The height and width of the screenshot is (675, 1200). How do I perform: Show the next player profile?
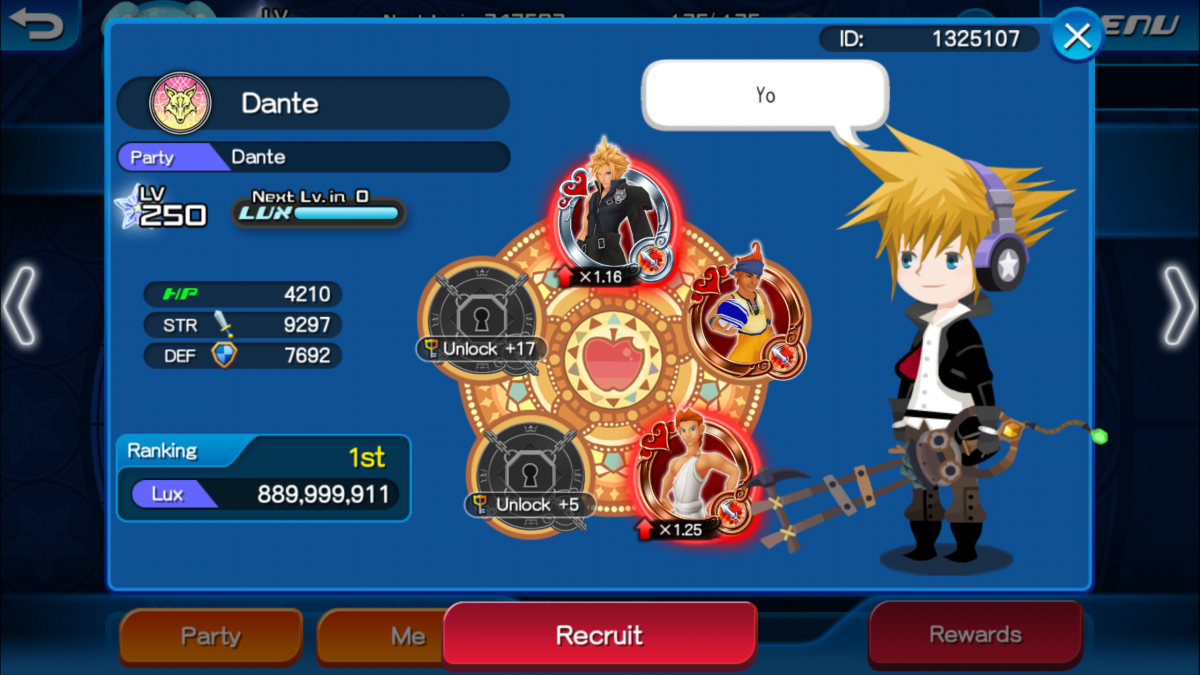pyautogui.click(x=1177, y=307)
